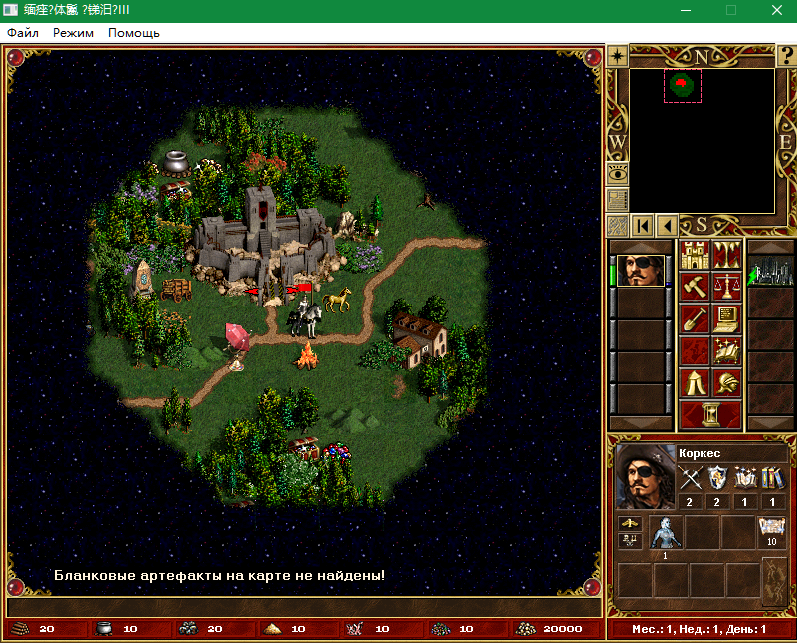Click the compass star button above the minimap
Screen dimensions: 797x643
[617, 56]
